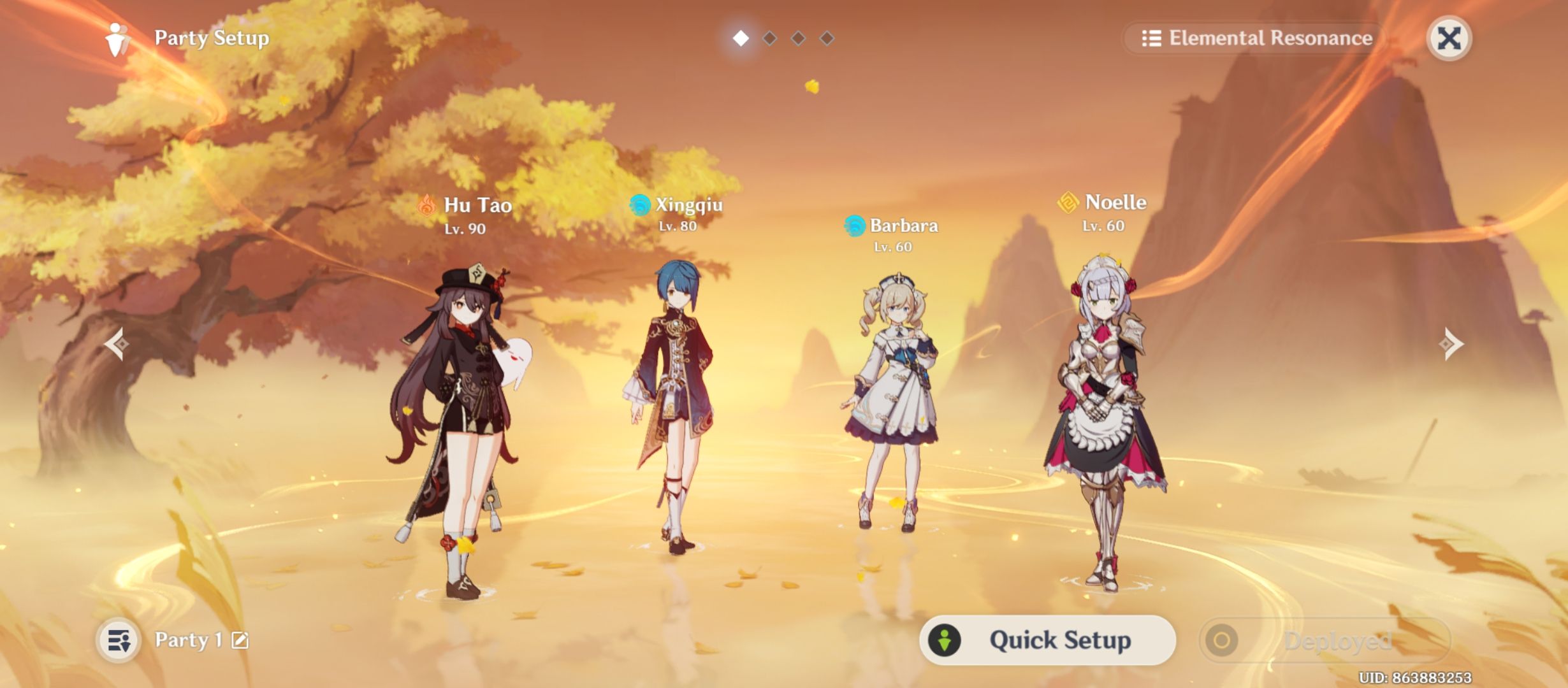
Task: Select the fourth page indicator dot
Action: 828,38
